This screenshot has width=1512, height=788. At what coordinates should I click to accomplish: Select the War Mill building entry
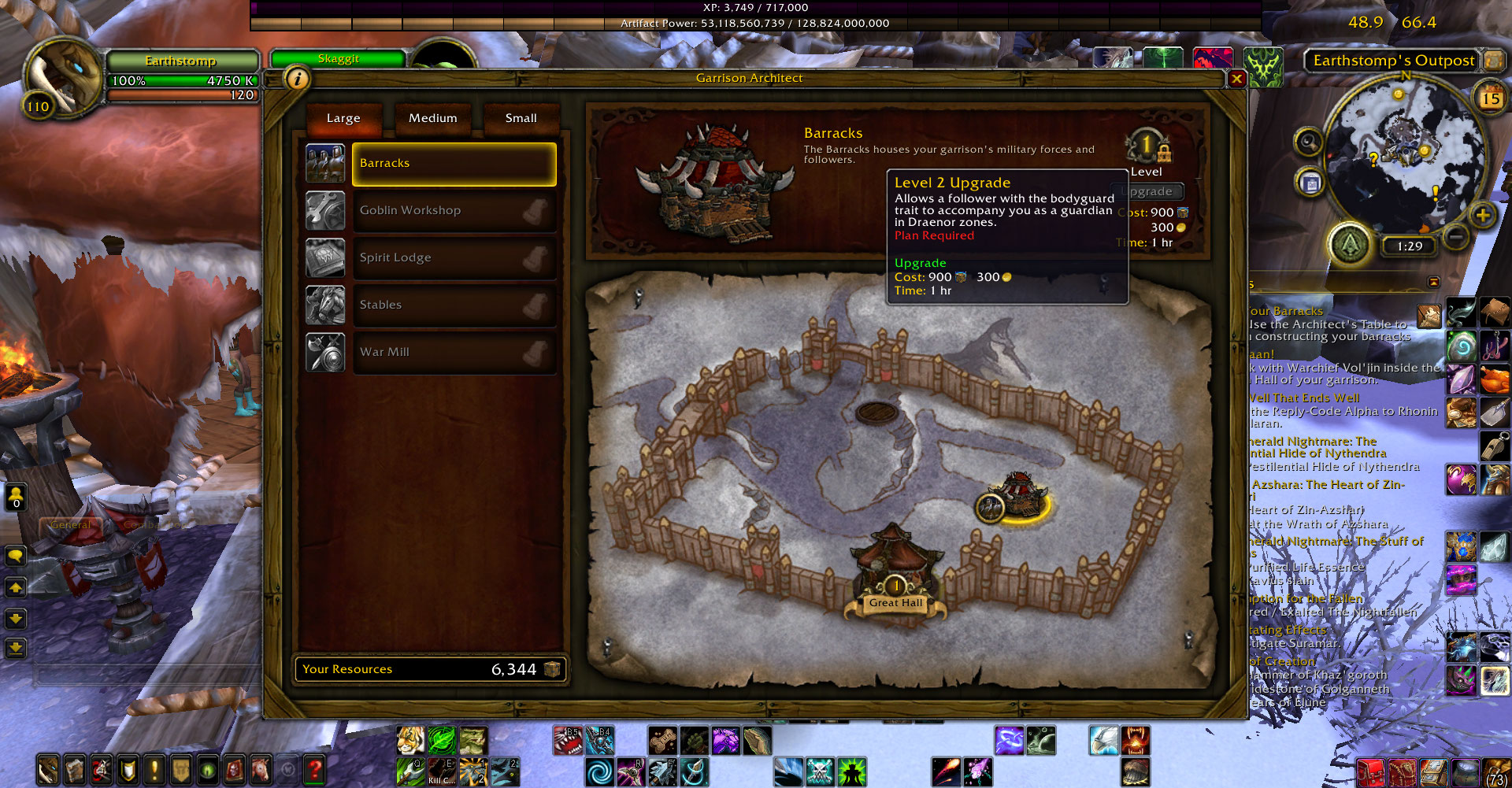coord(454,353)
